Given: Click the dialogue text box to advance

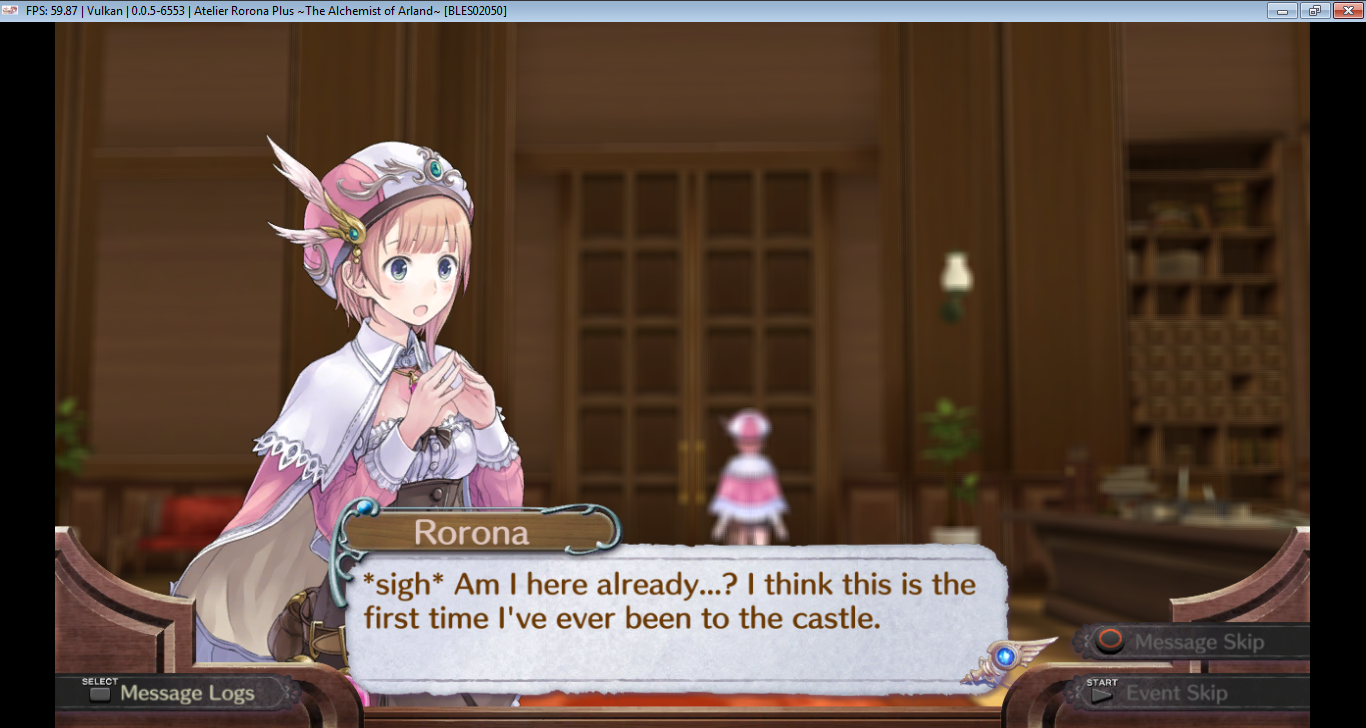Looking at the screenshot, I should coord(670,600).
